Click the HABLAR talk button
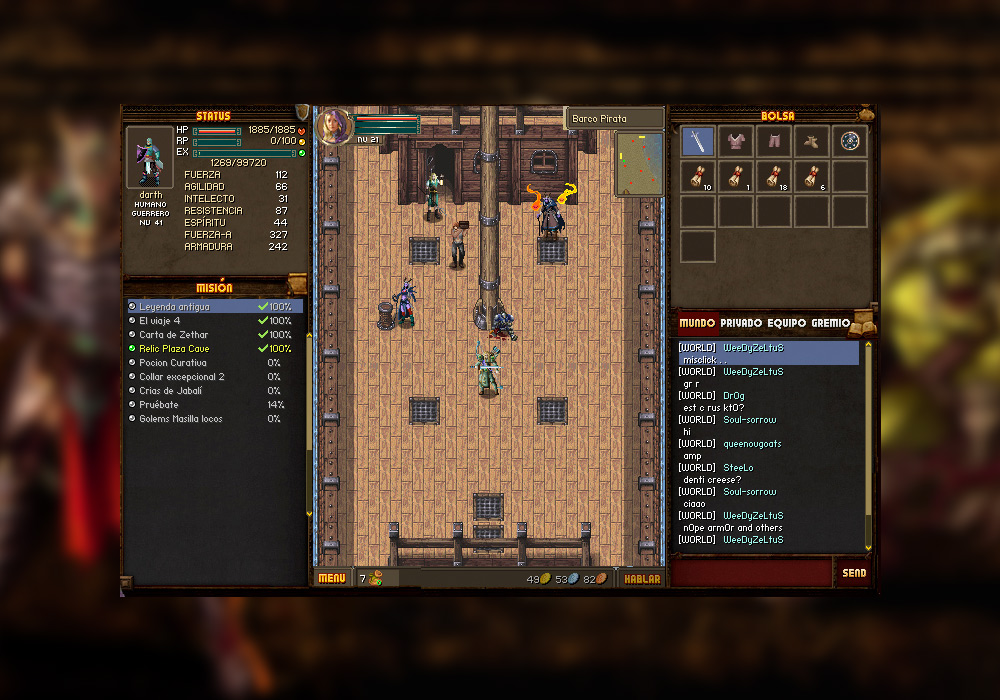This screenshot has height=700, width=1000. 641,579
